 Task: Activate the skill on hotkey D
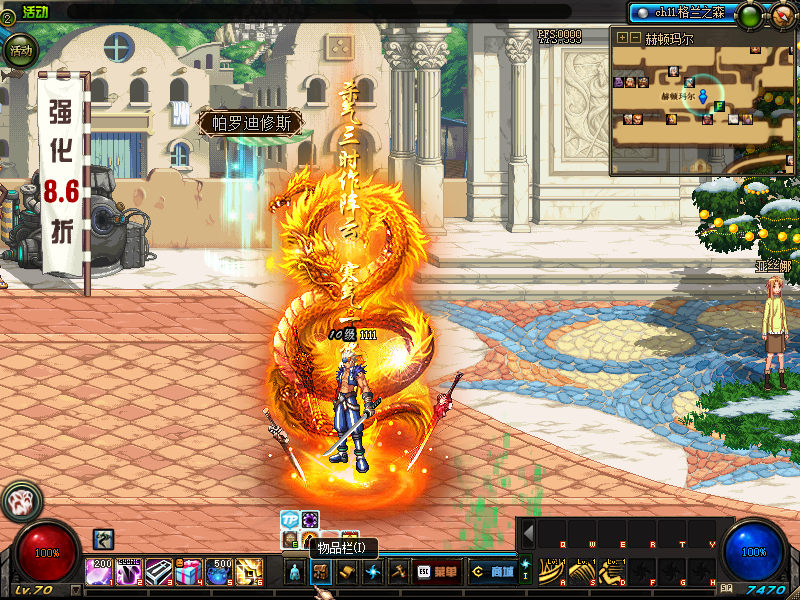(x=611, y=571)
